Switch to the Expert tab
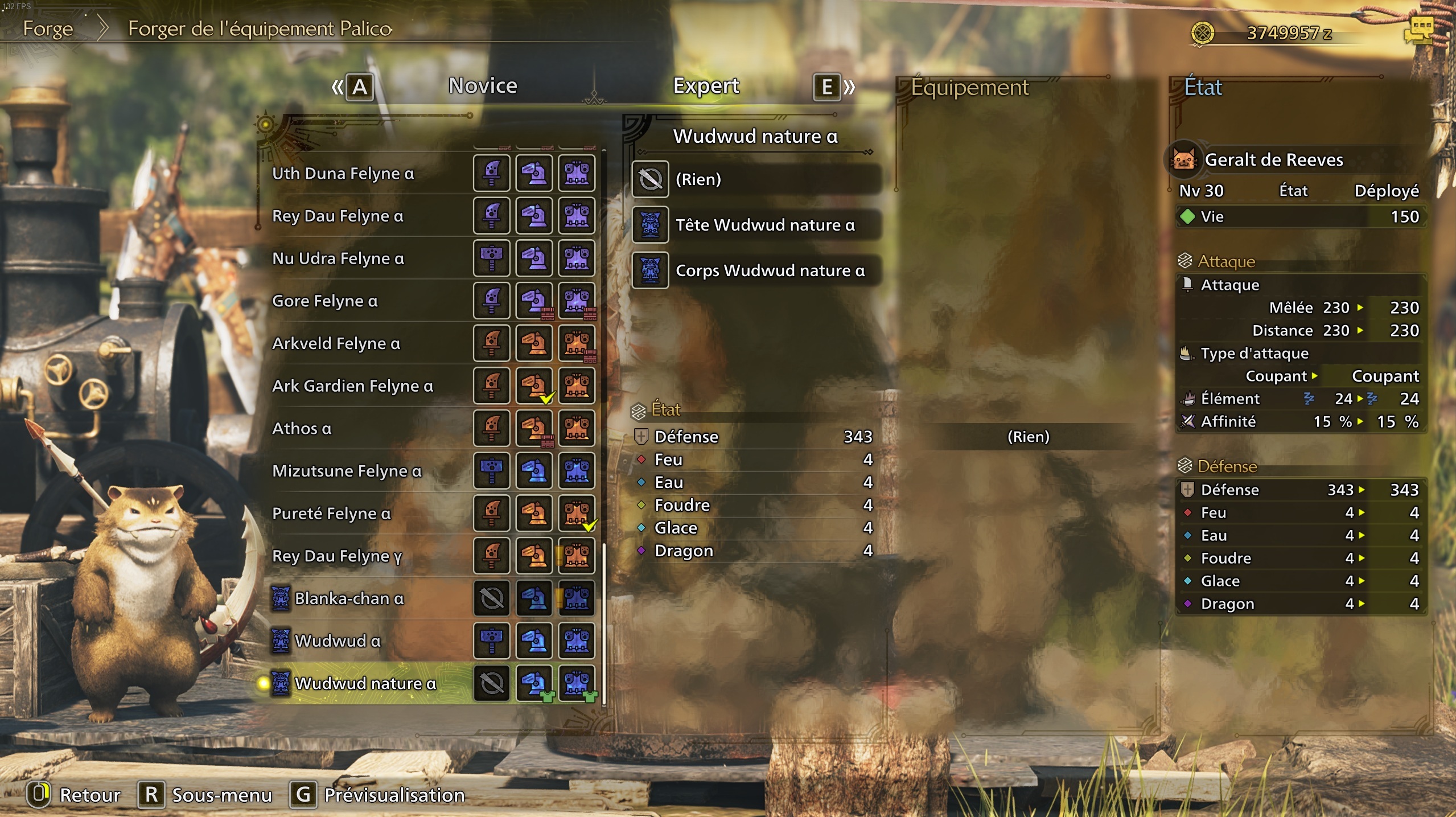The height and width of the screenshot is (817, 1456). click(x=706, y=86)
